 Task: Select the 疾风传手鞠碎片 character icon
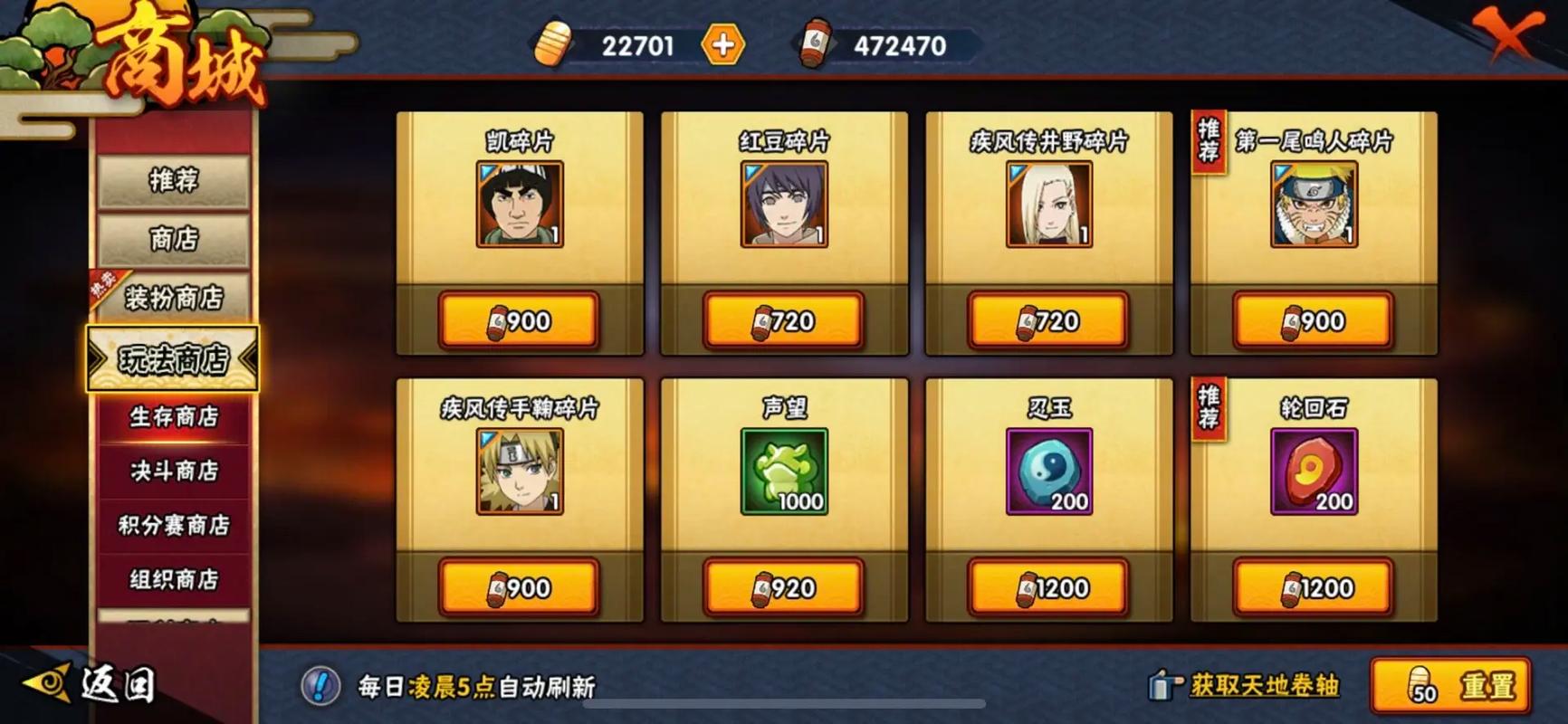pos(519,472)
